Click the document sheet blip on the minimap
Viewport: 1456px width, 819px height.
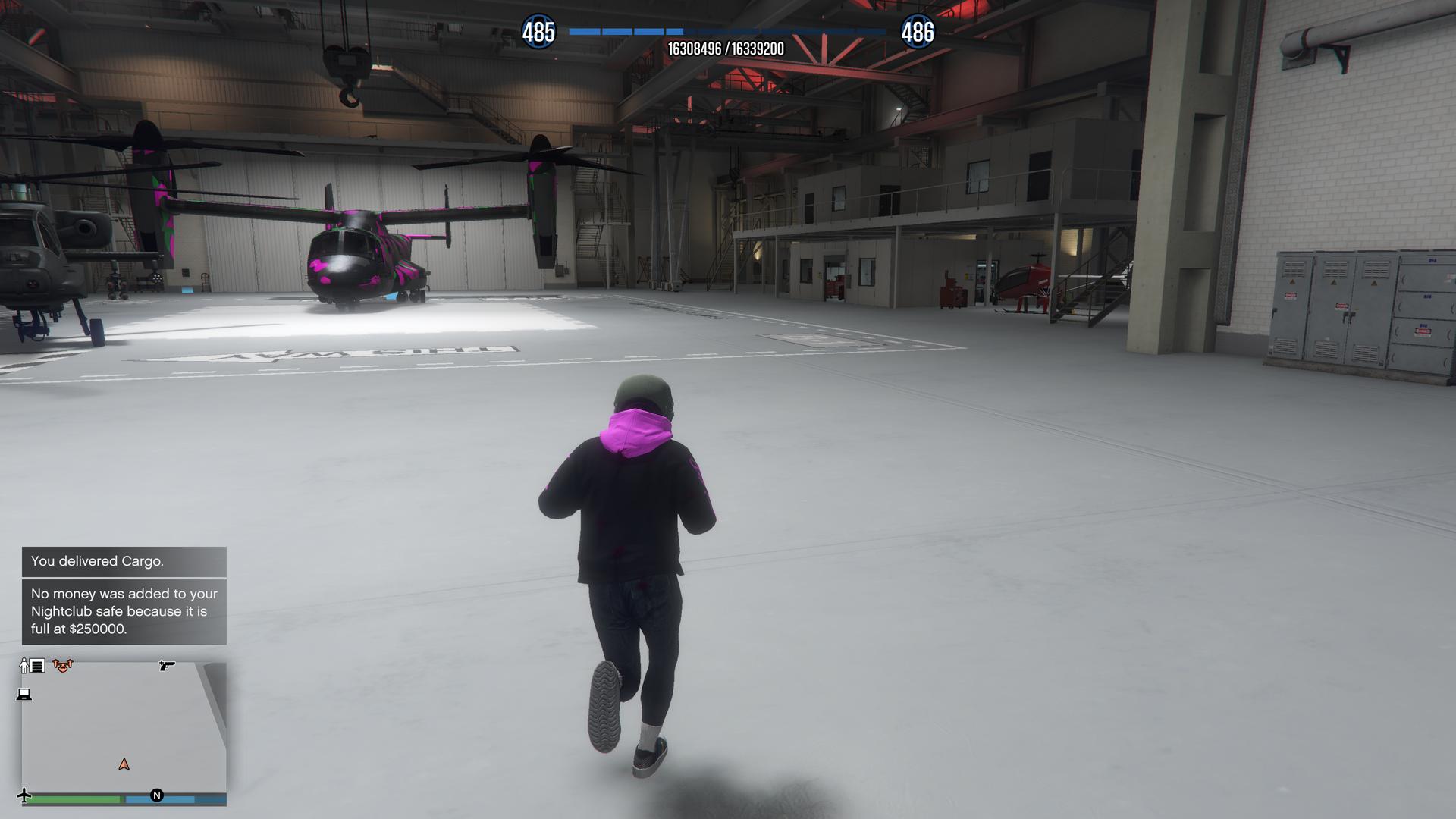point(38,666)
